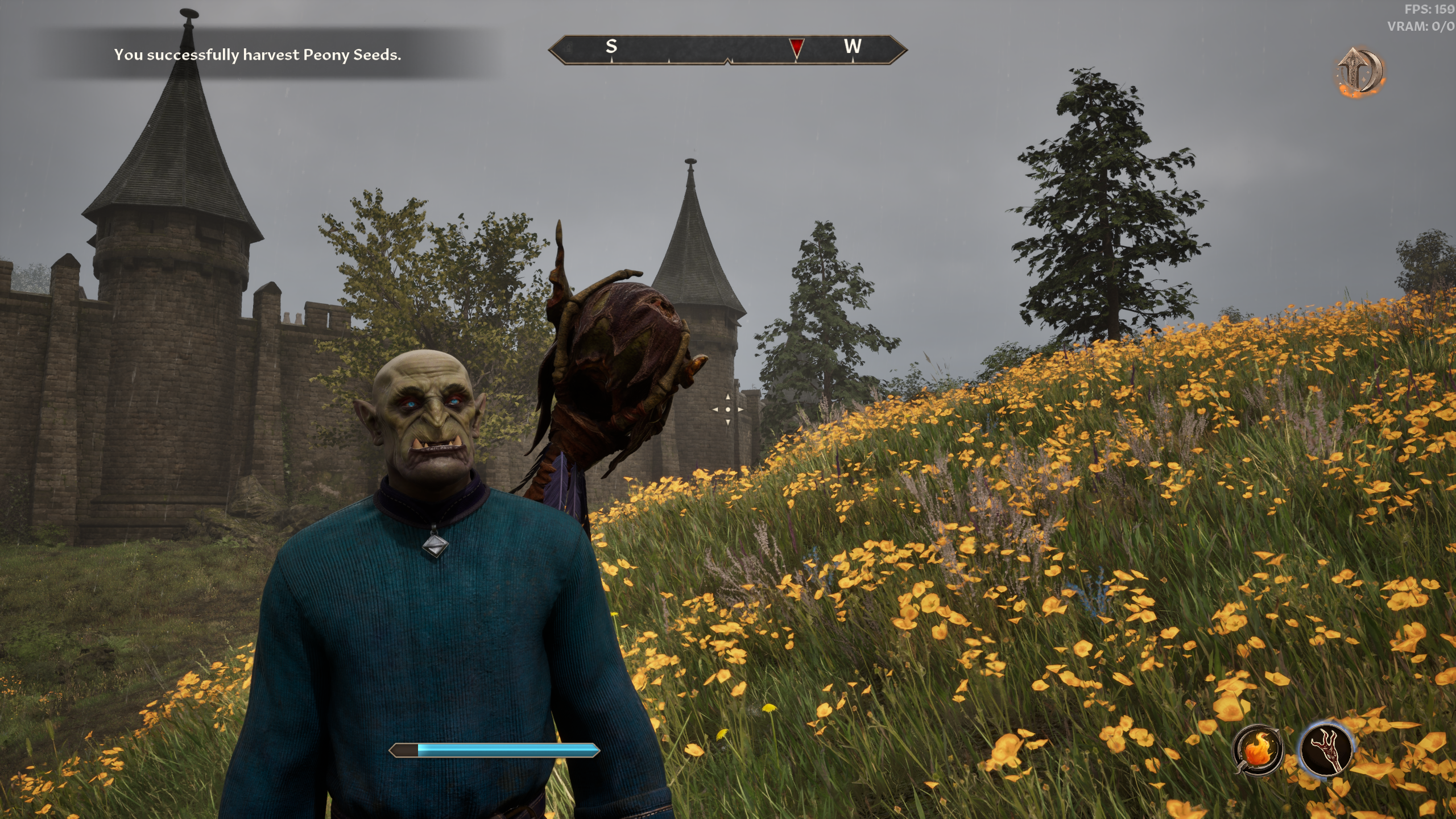Screen dimensions: 1456x819
Task: Open the glowing arrow and crescent moon icon
Action: click(1360, 72)
